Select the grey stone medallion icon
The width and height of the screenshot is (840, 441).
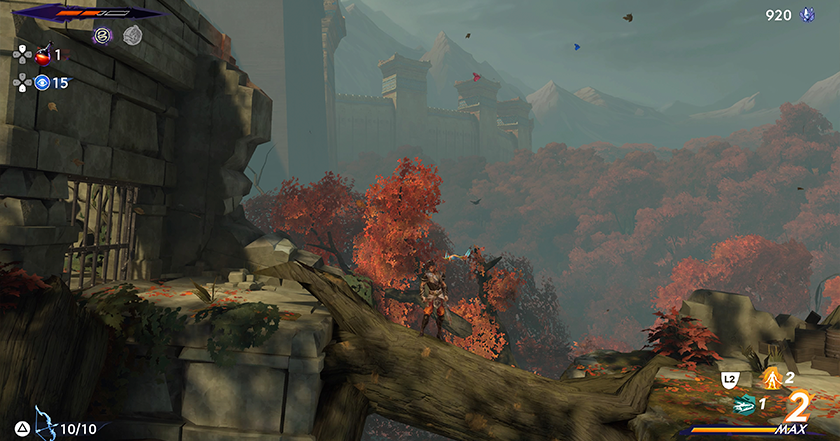click(132, 36)
